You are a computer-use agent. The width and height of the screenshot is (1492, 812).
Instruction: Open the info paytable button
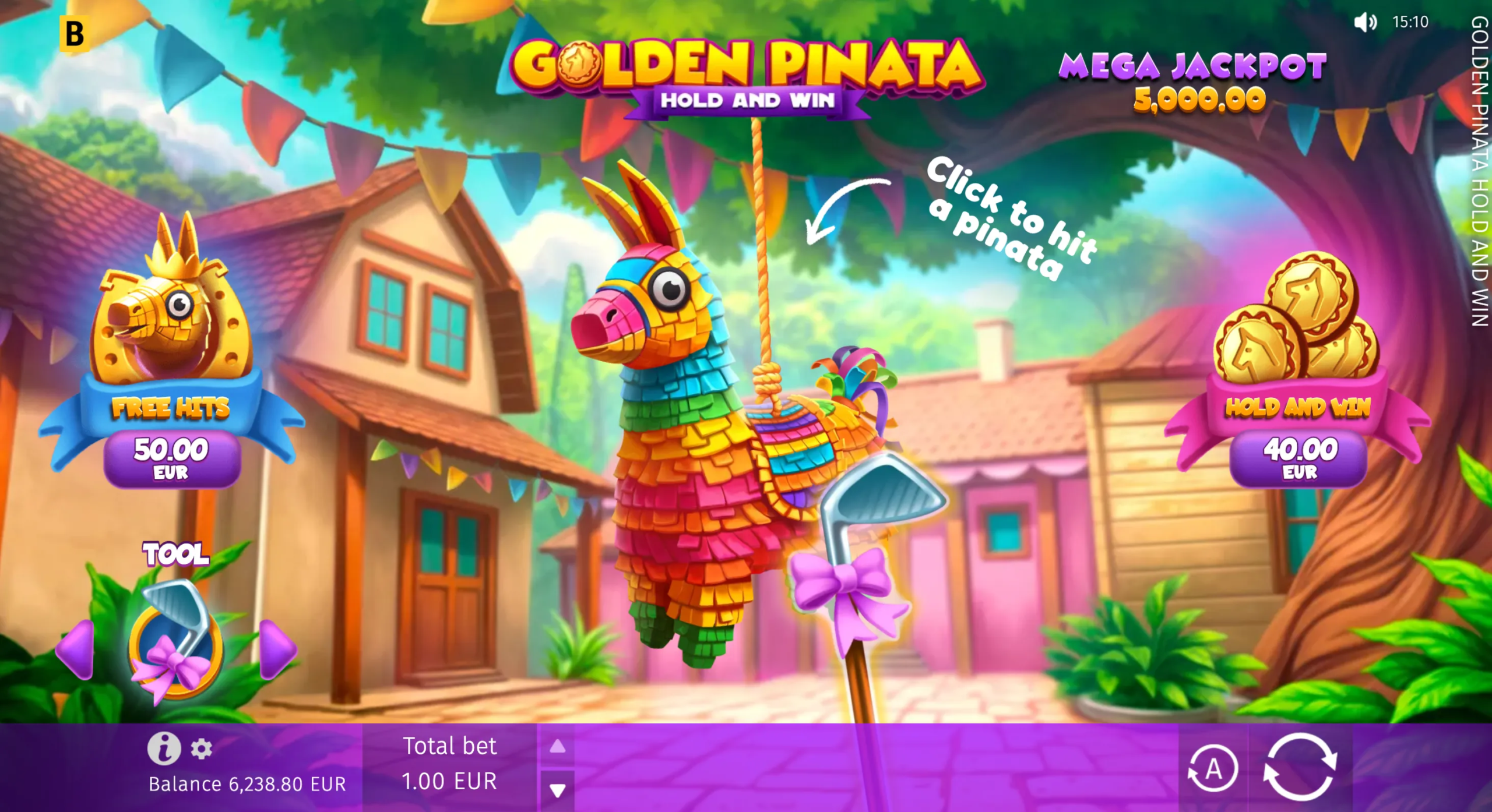(164, 748)
